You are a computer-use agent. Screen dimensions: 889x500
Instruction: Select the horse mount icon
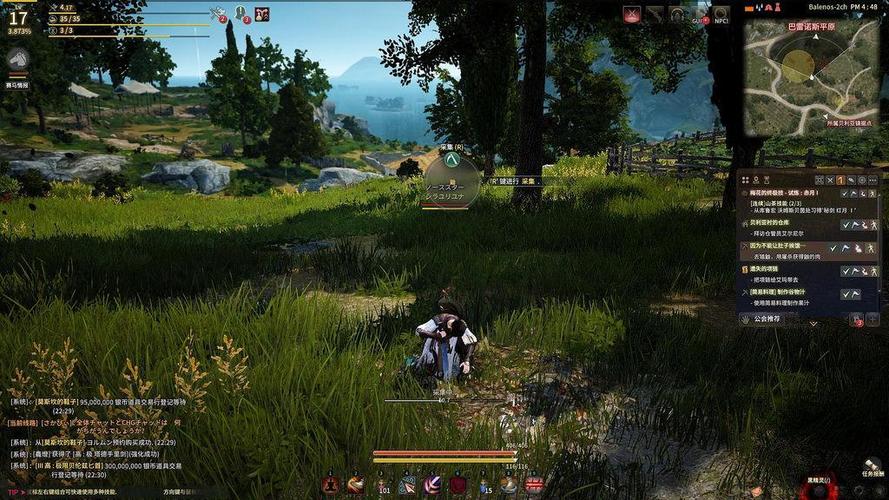17,58
